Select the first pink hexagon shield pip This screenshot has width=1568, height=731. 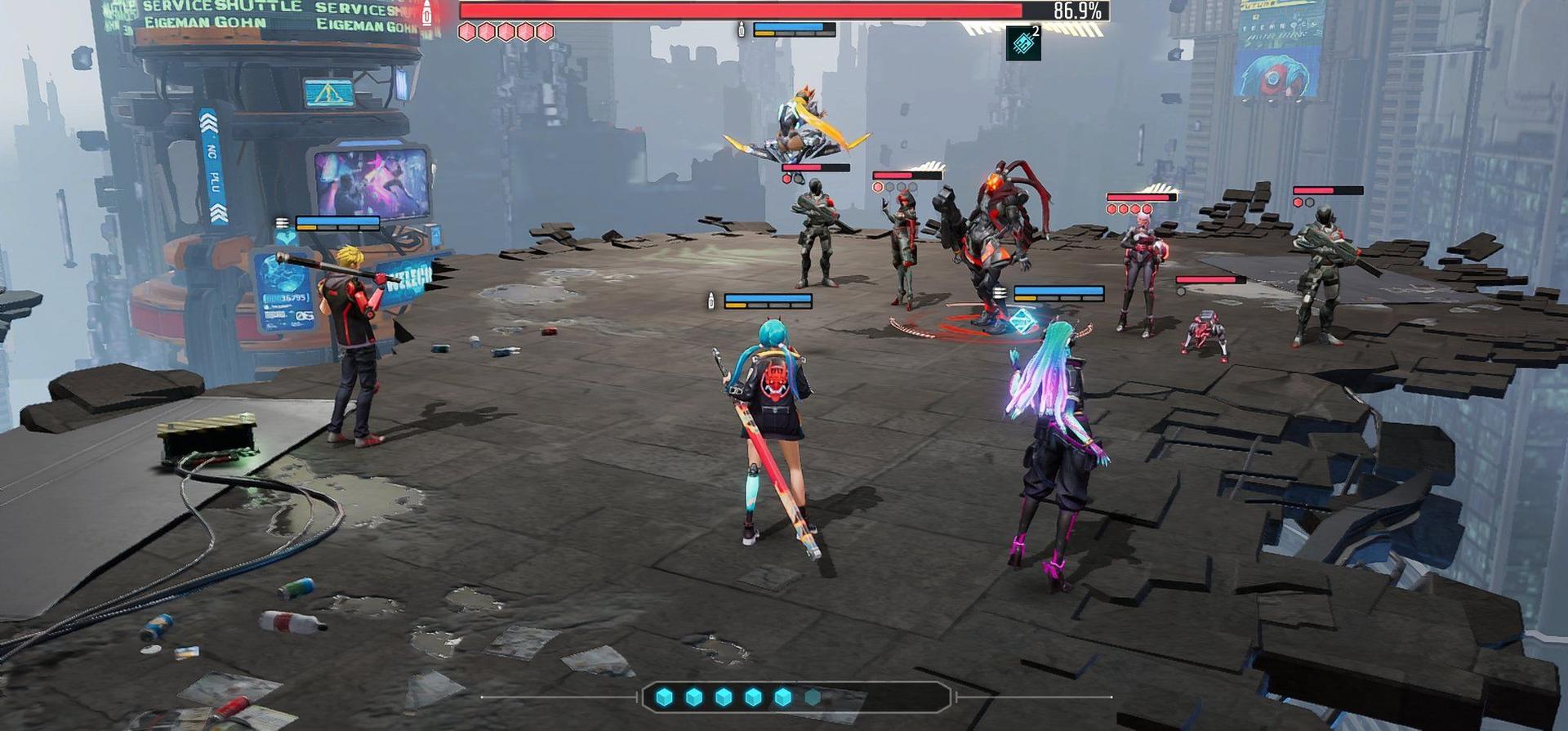pos(467,31)
